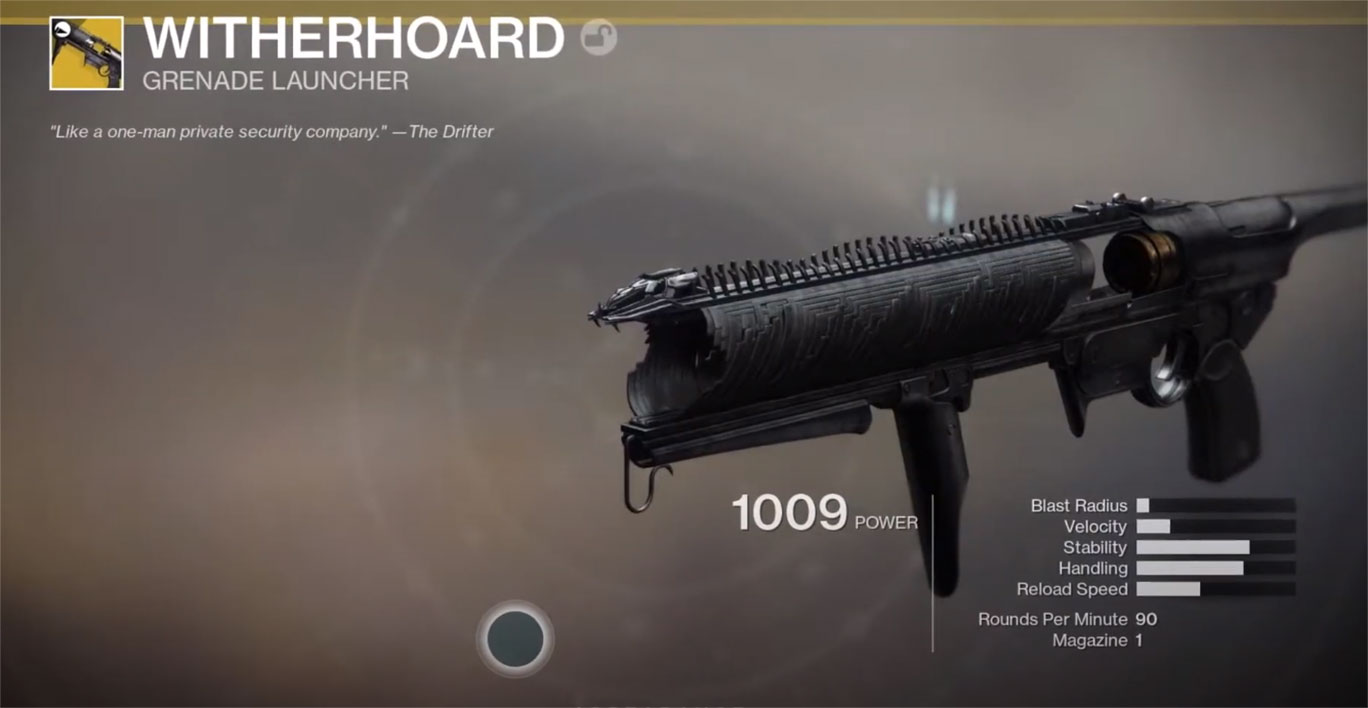Toggle the lock icon beside Witherhoard
This screenshot has height=708, width=1368.
[x=598, y=38]
